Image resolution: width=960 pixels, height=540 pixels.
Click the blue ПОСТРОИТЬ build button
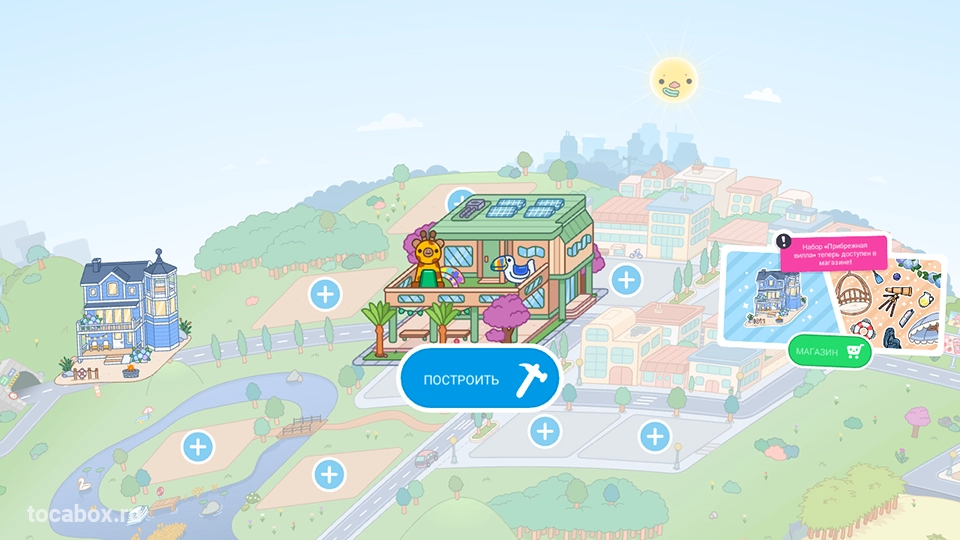point(480,379)
